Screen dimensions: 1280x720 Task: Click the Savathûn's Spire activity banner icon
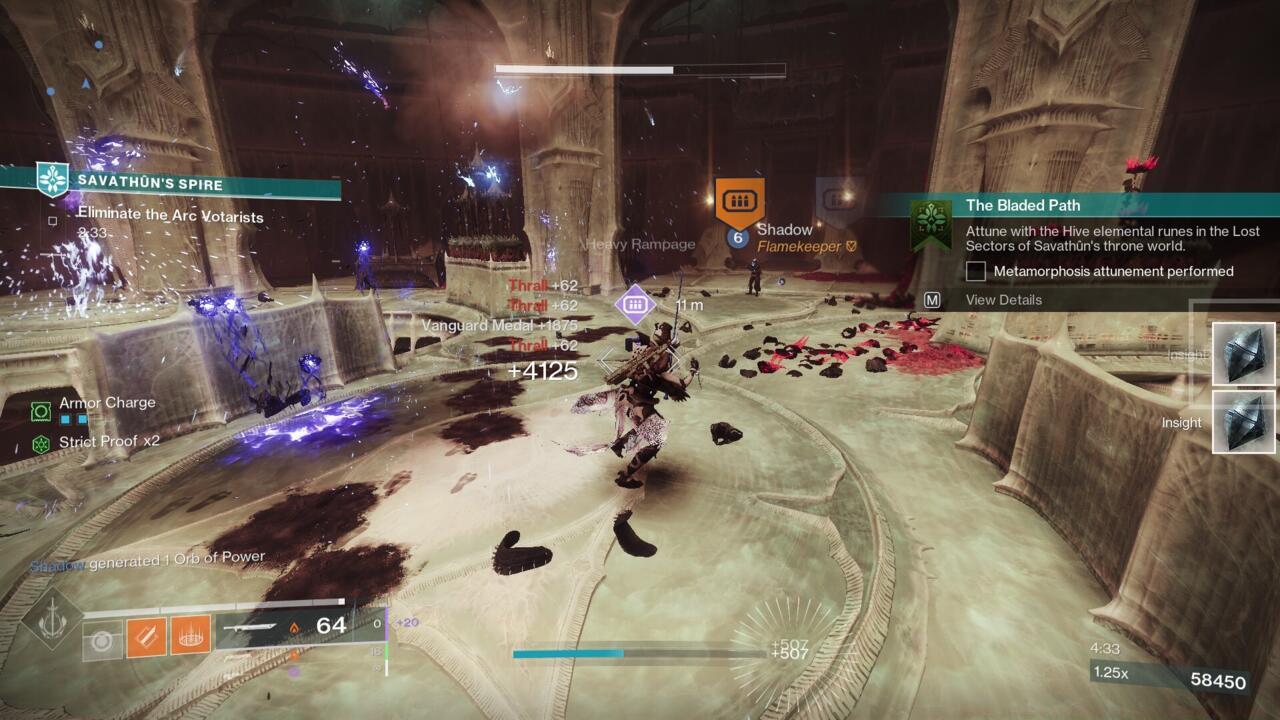[51, 179]
